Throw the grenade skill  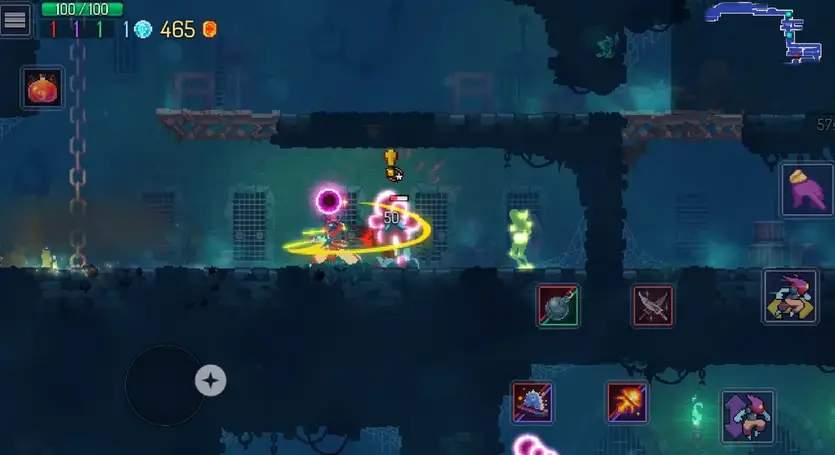tap(557, 305)
